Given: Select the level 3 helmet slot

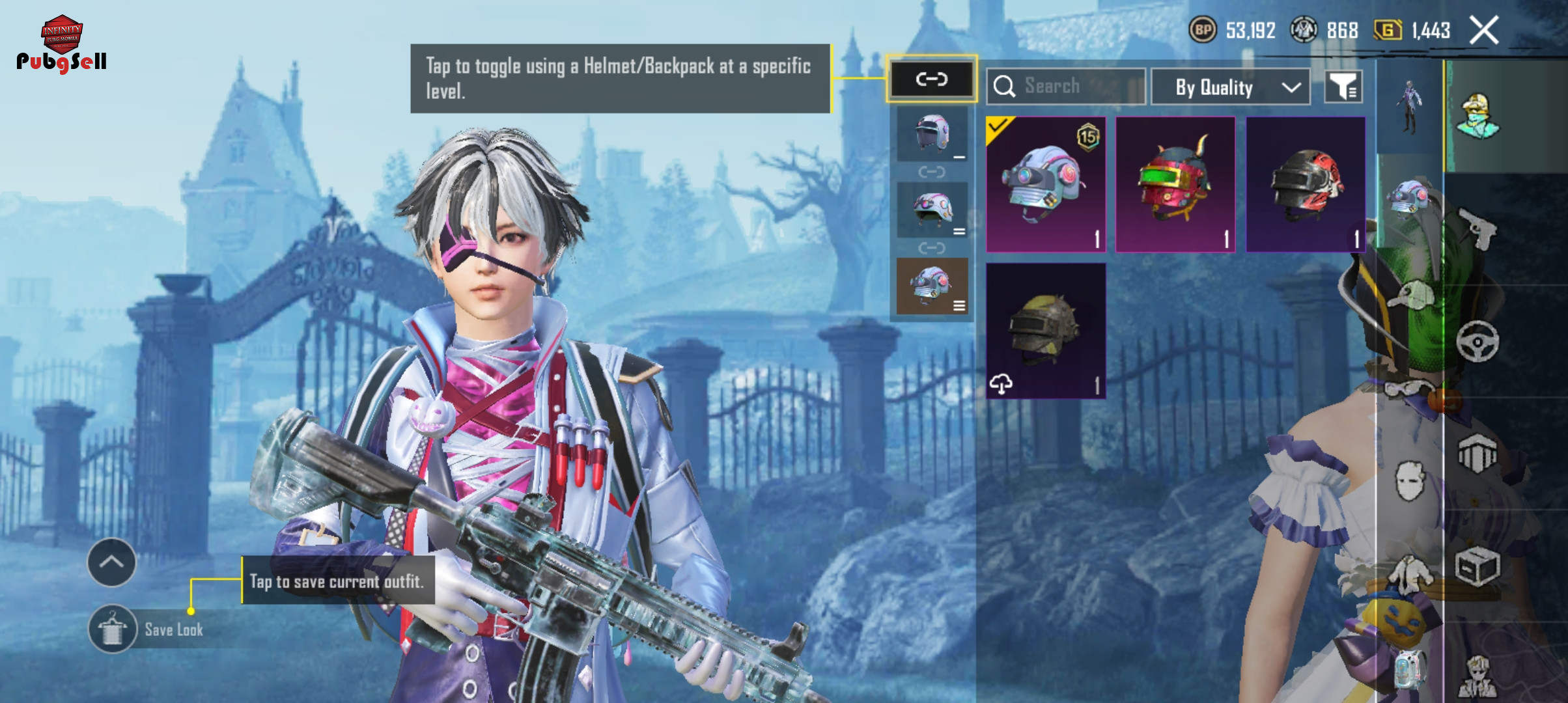Looking at the screenshot, I should 932,286.
